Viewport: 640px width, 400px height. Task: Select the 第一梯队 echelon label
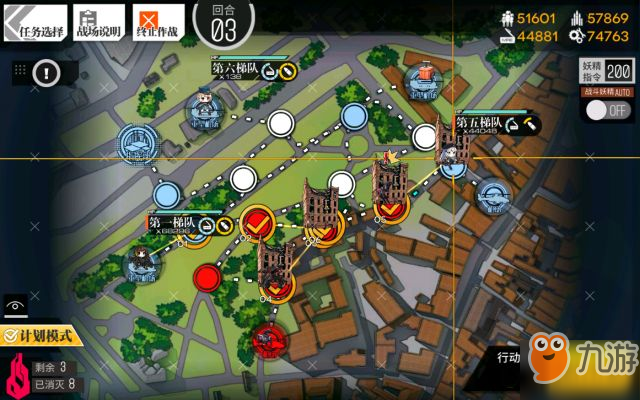(x=172, y=223)
